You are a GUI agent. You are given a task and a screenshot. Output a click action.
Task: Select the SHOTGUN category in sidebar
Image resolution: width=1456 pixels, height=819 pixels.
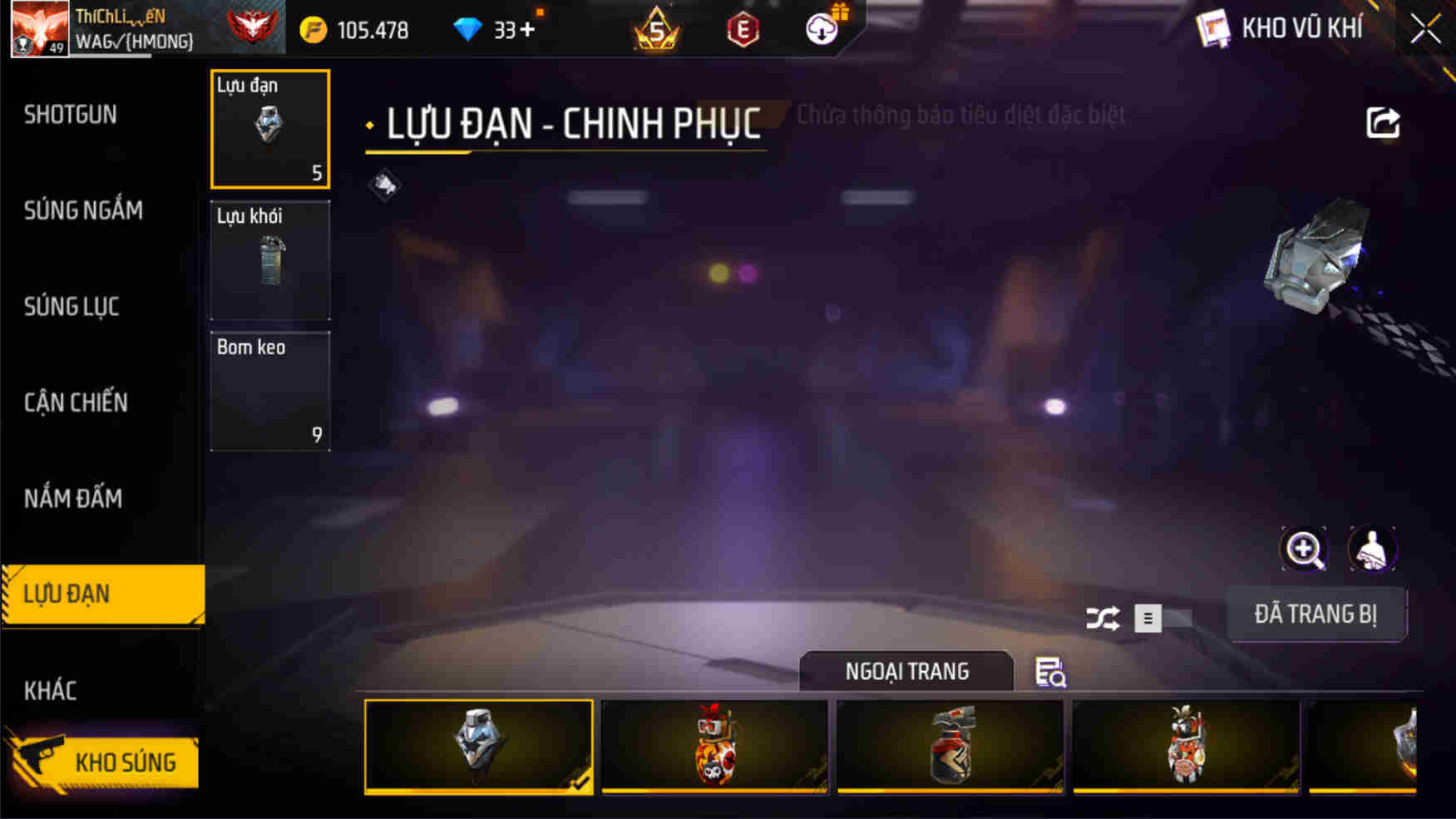69,115
